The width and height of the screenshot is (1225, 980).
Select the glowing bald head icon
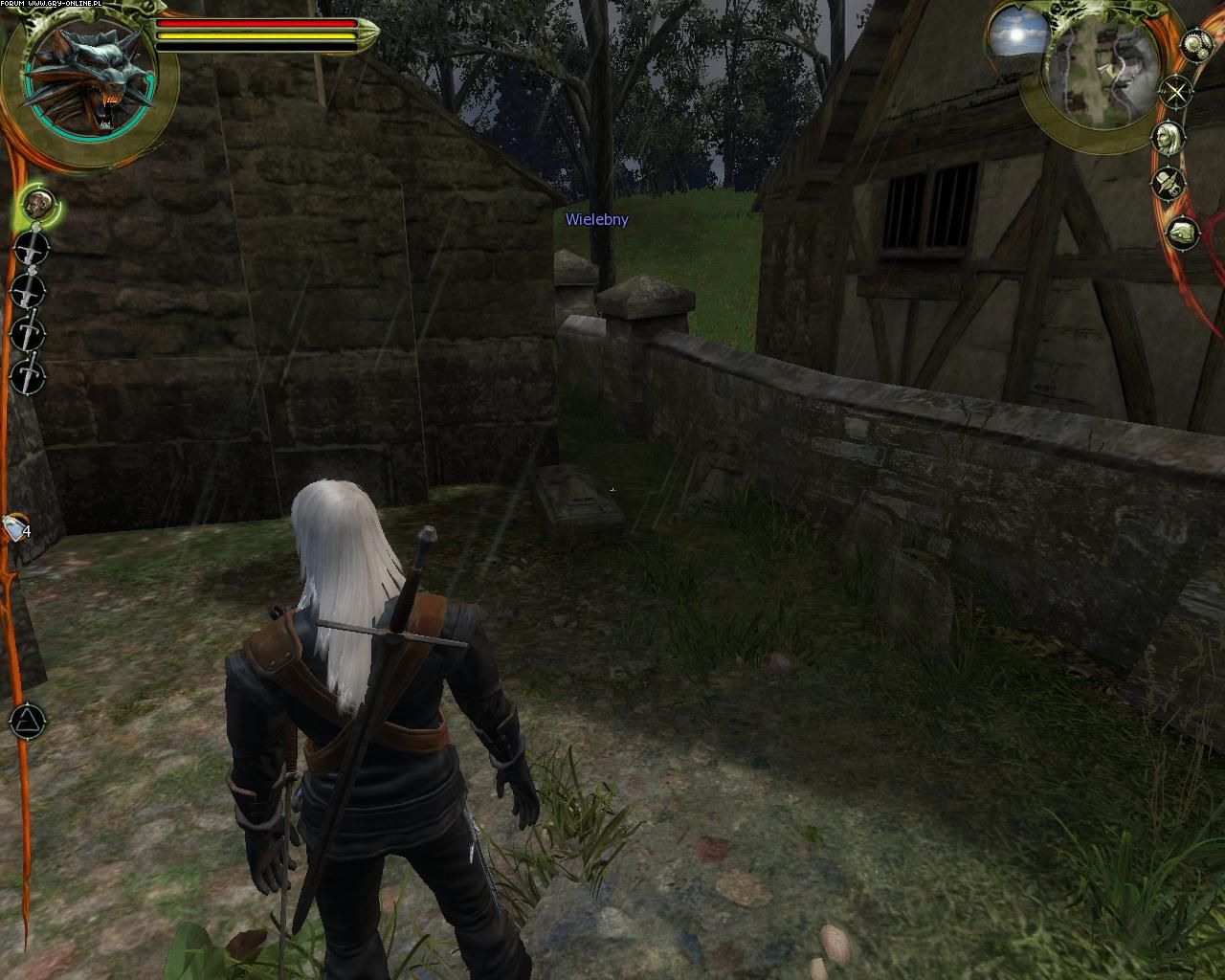35,204
